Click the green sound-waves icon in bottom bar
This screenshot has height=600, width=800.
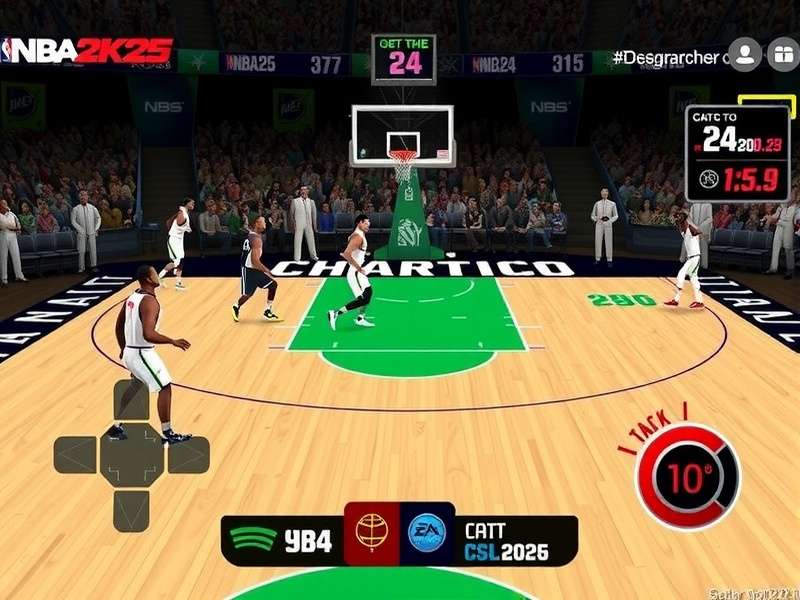click(x=253, y=541)
